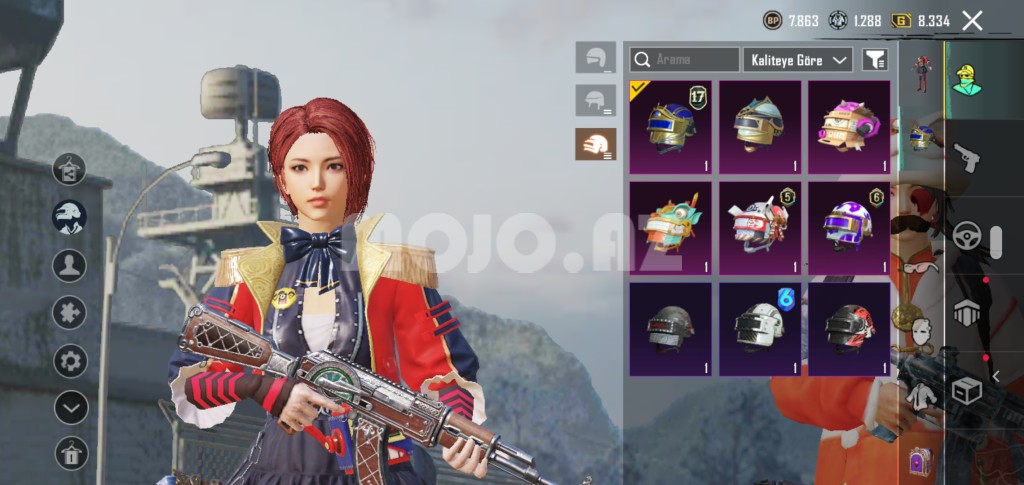Open the gear settings icon on left
The image size is (1024, 485).
coord(70,360)
